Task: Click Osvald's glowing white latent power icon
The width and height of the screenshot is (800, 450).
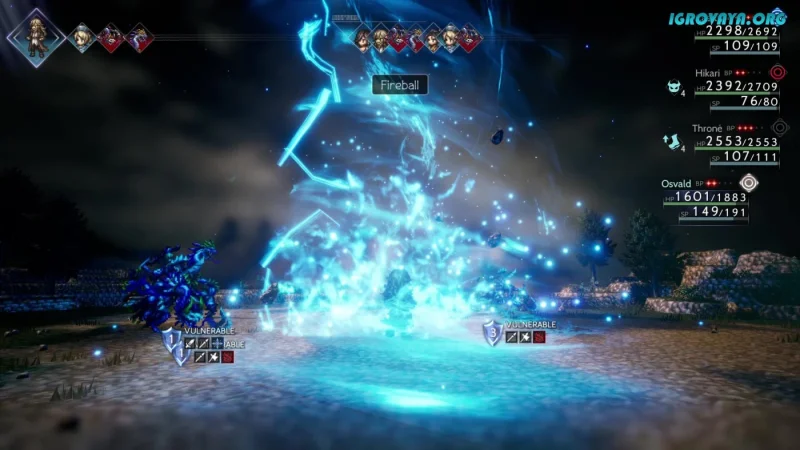Action: pyautogui.click(x=749, y=182)
